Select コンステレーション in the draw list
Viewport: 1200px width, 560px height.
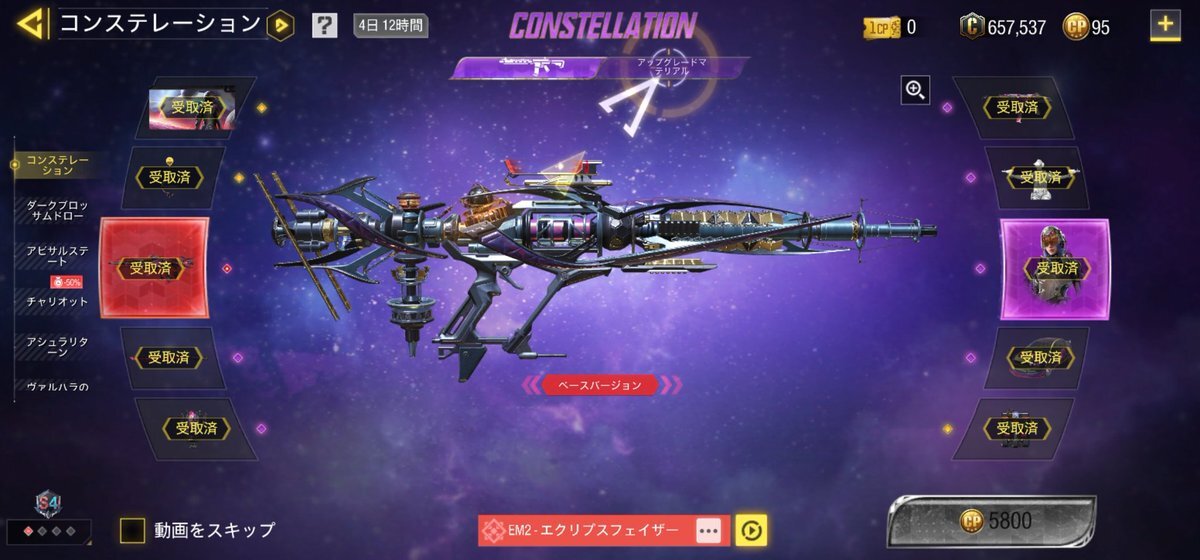pos(58,165)
